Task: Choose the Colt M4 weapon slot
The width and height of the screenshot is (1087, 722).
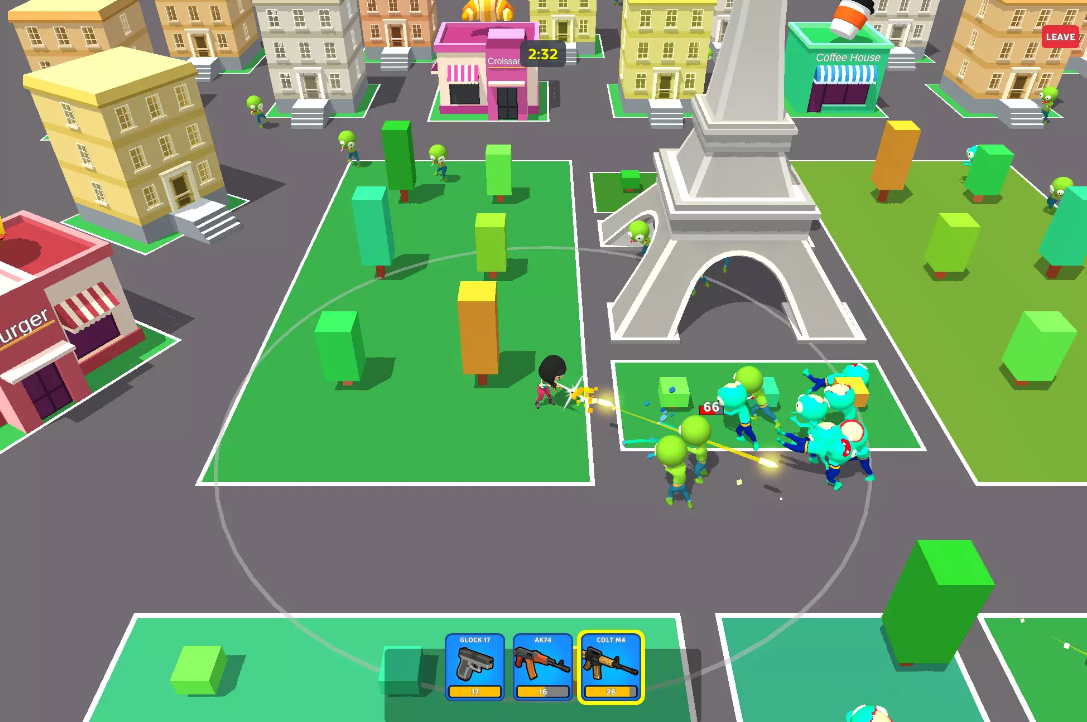Action: pos(611,666)
